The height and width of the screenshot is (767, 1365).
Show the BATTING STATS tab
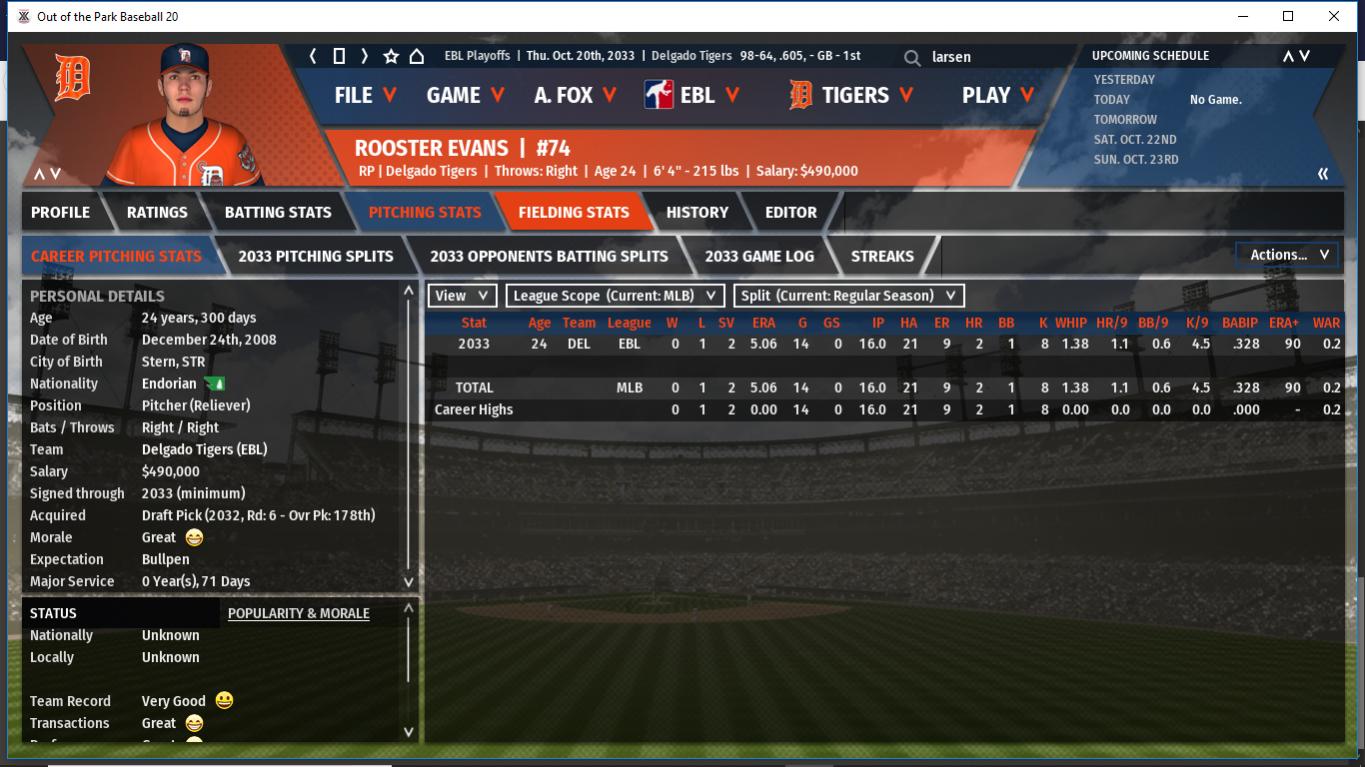278,212
